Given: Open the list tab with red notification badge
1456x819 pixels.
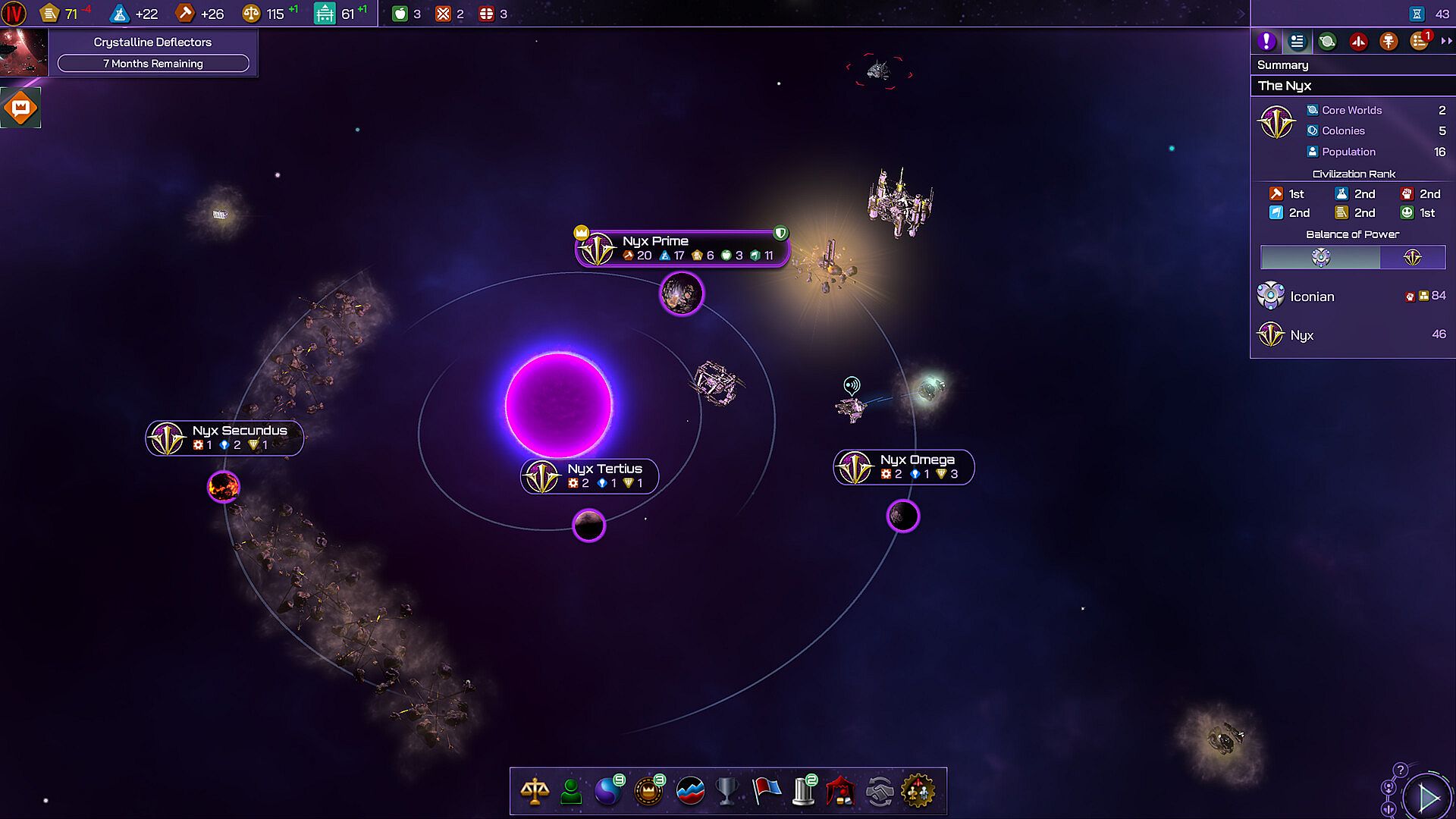Looking at the screenshot, I should (x=1420, y=42).
